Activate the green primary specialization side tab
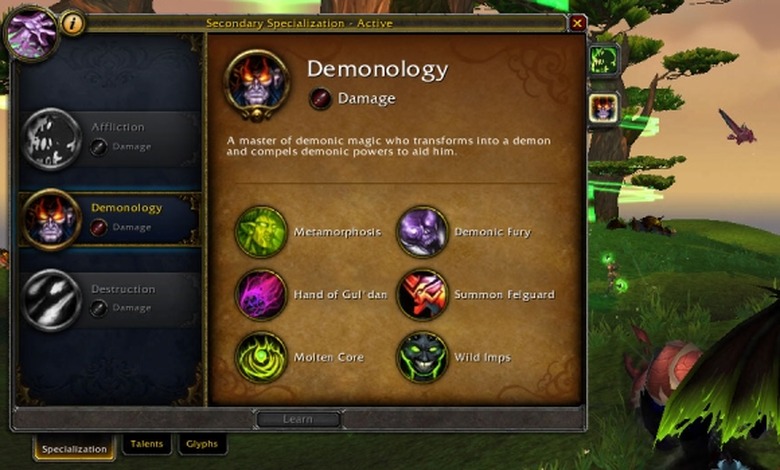Screen dimensions: 780x470 [x=603, y=60]
